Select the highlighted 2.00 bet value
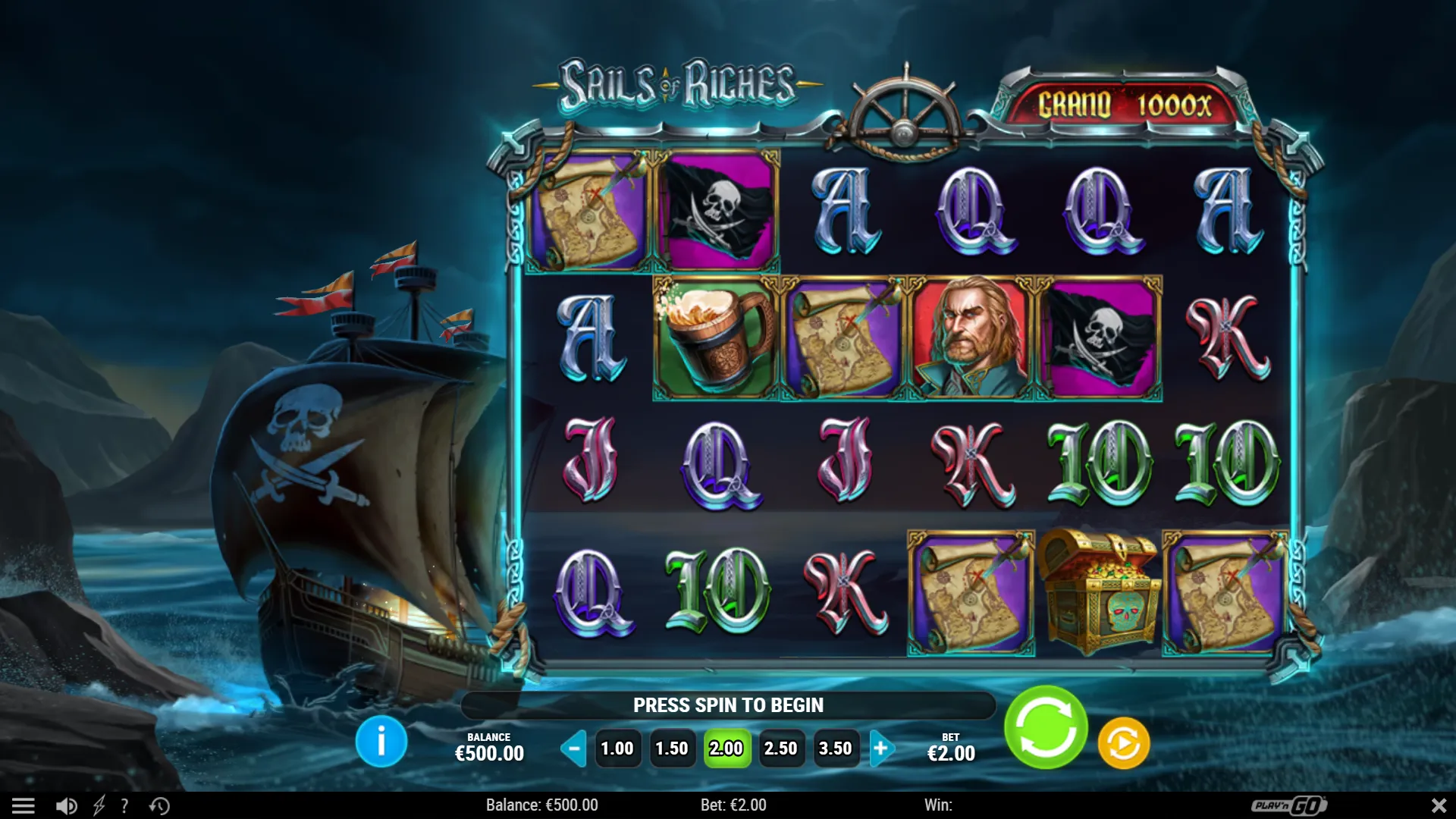The width and height of the screenshot is (1456, 819). point(726,748)
